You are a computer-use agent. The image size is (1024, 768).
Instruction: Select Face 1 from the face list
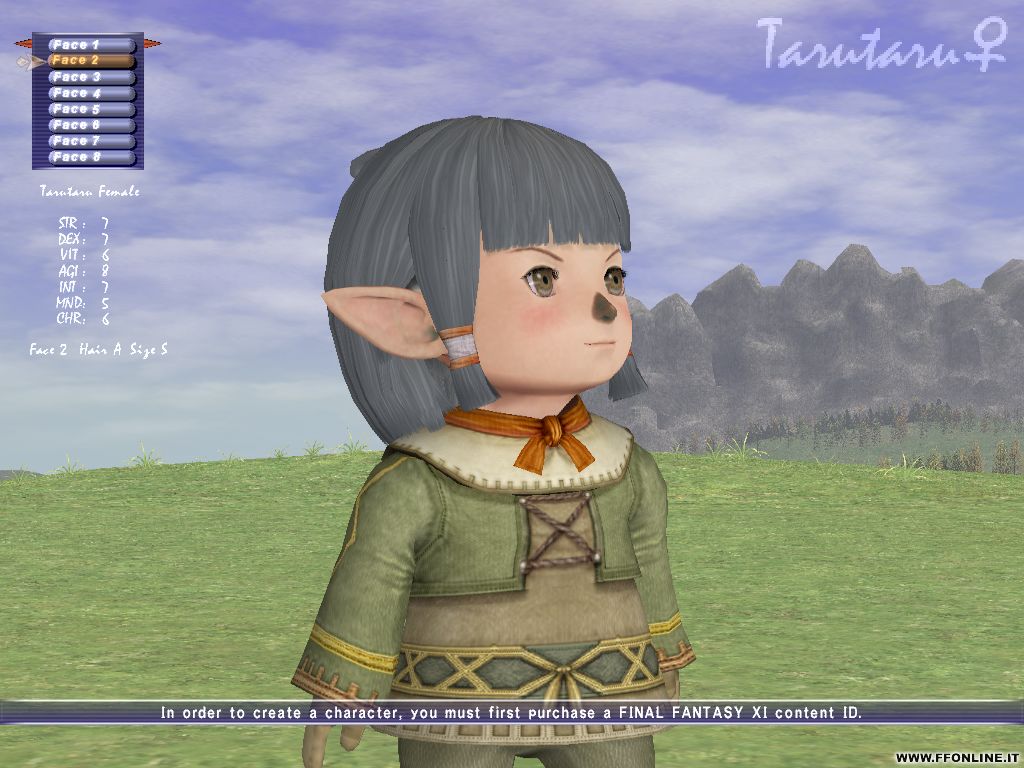point(92,45)
